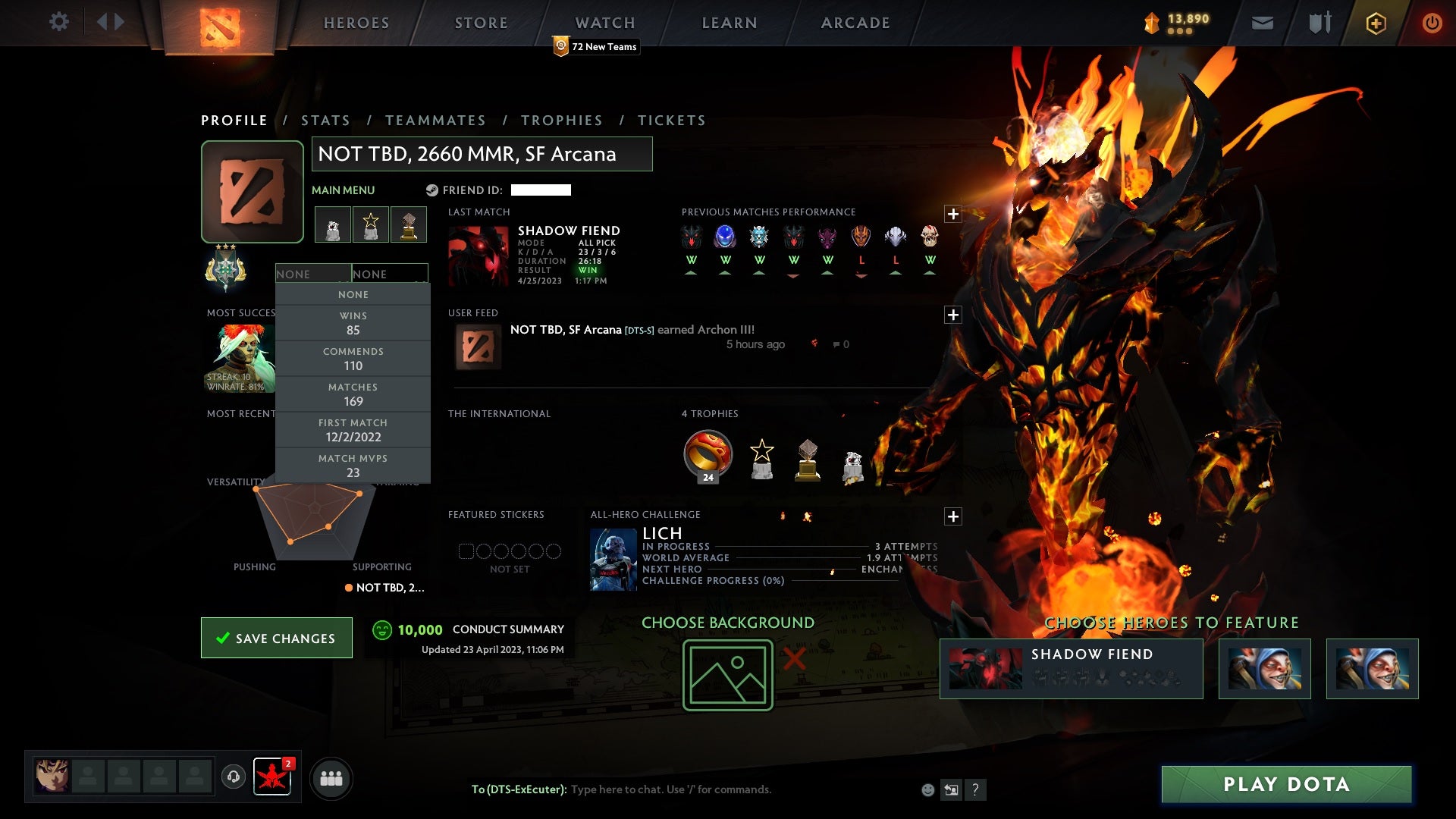The image size is (1456, 819).
Task: Open the second NONE stat dropdown
Action: click(x=389, y=274)
